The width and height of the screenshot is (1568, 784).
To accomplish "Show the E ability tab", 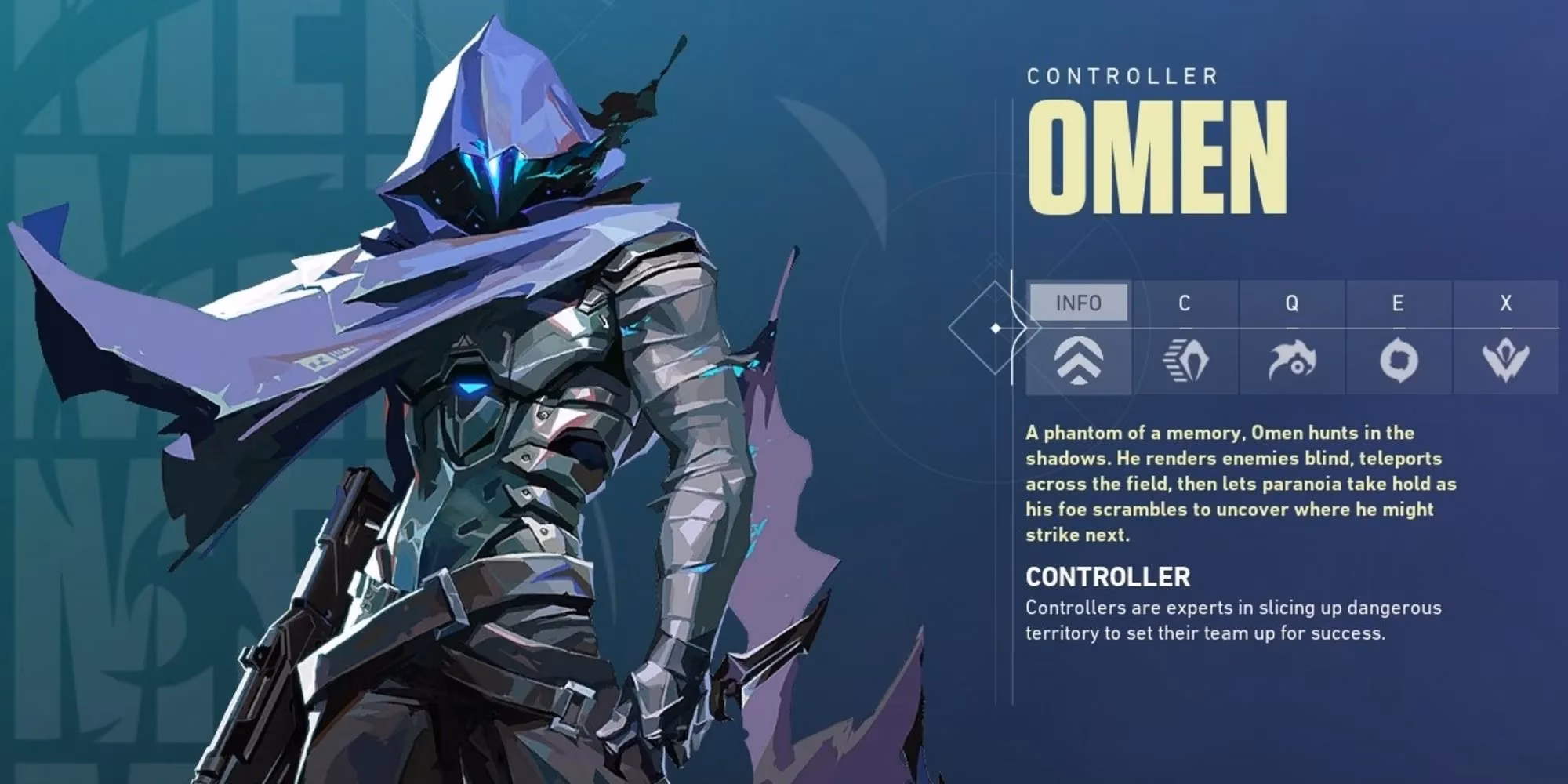I will click(1398, 303).
